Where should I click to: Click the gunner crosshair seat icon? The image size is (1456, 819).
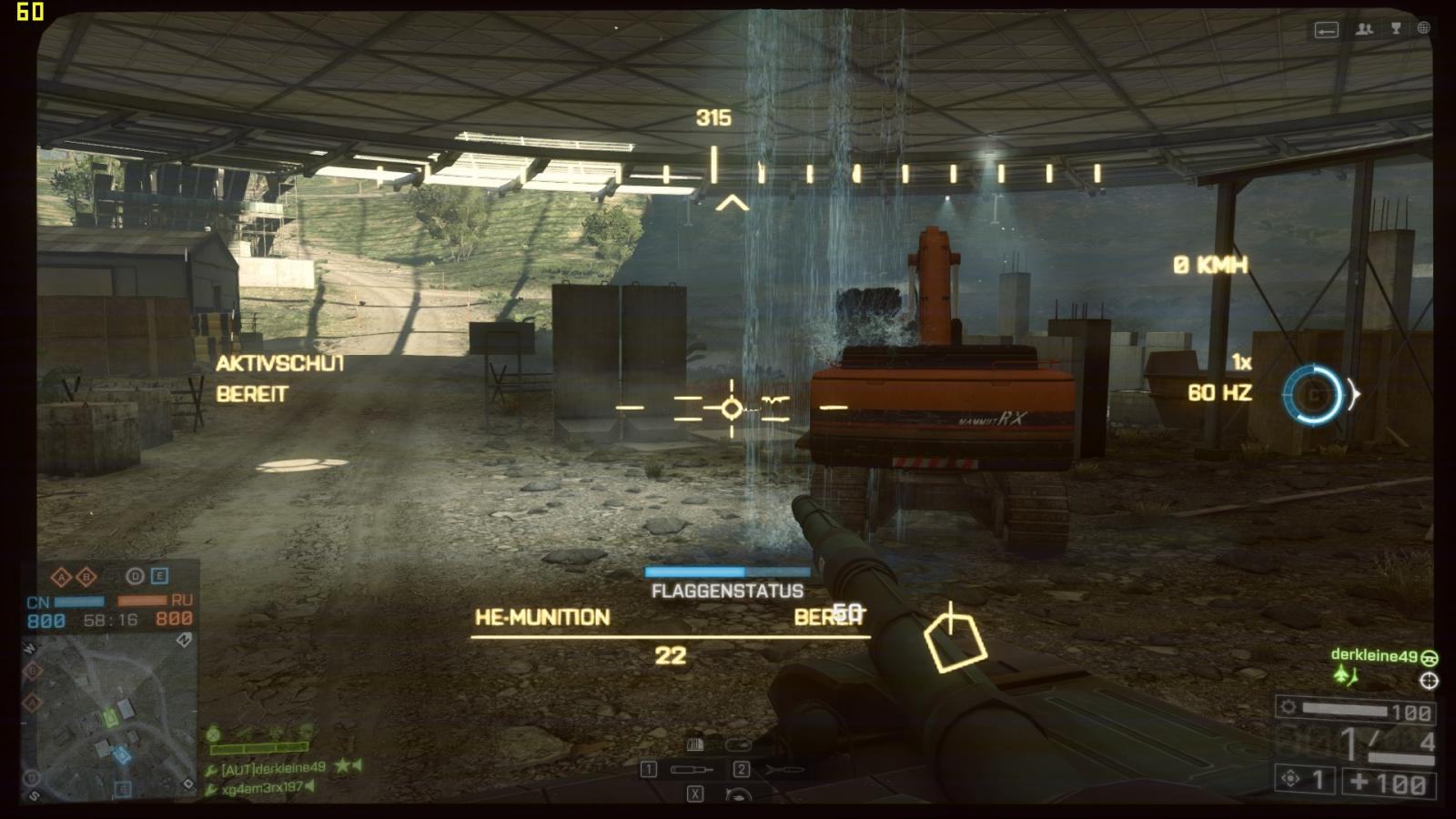pyautogui.click(x=1429, y=681)
